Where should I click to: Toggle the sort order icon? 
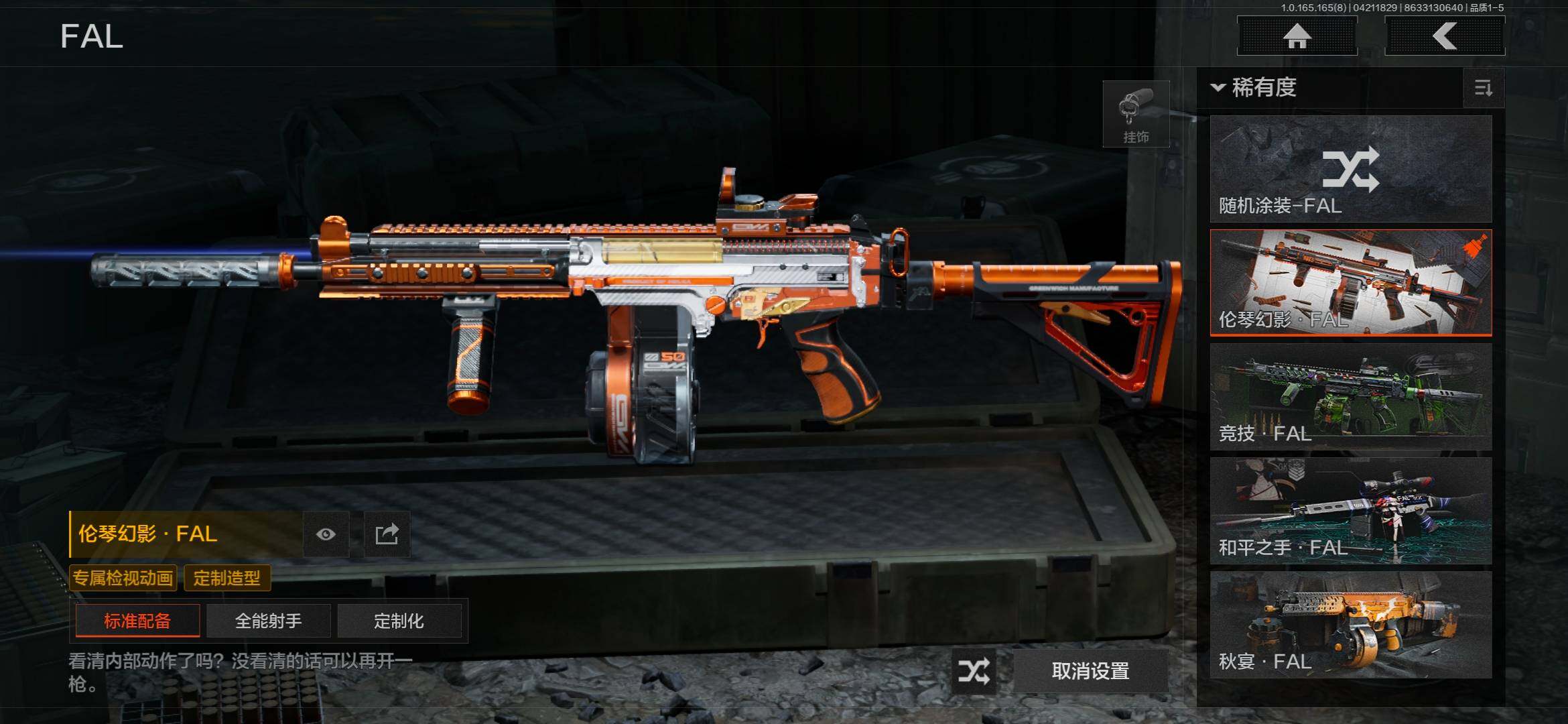coord(1484,88)
